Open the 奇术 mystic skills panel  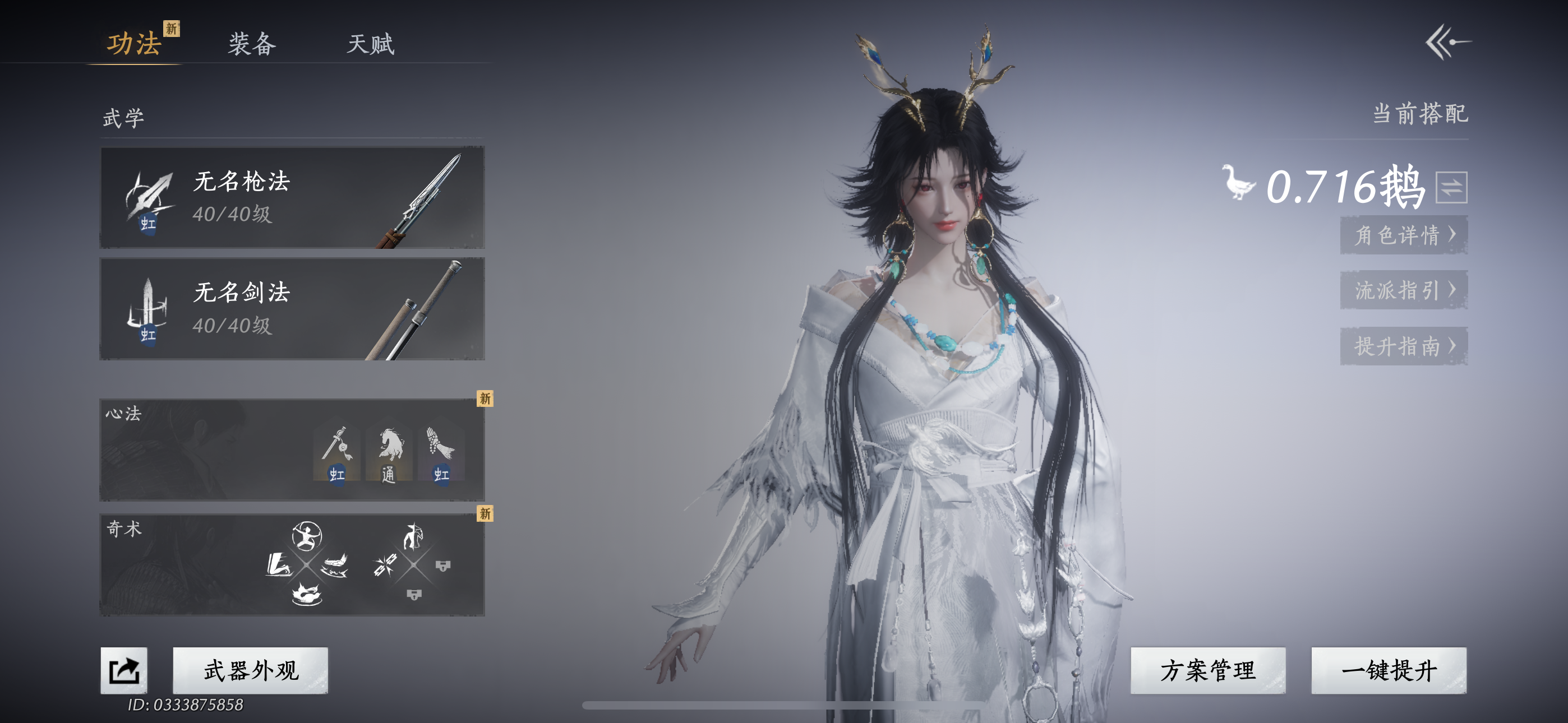coord(292,564)
